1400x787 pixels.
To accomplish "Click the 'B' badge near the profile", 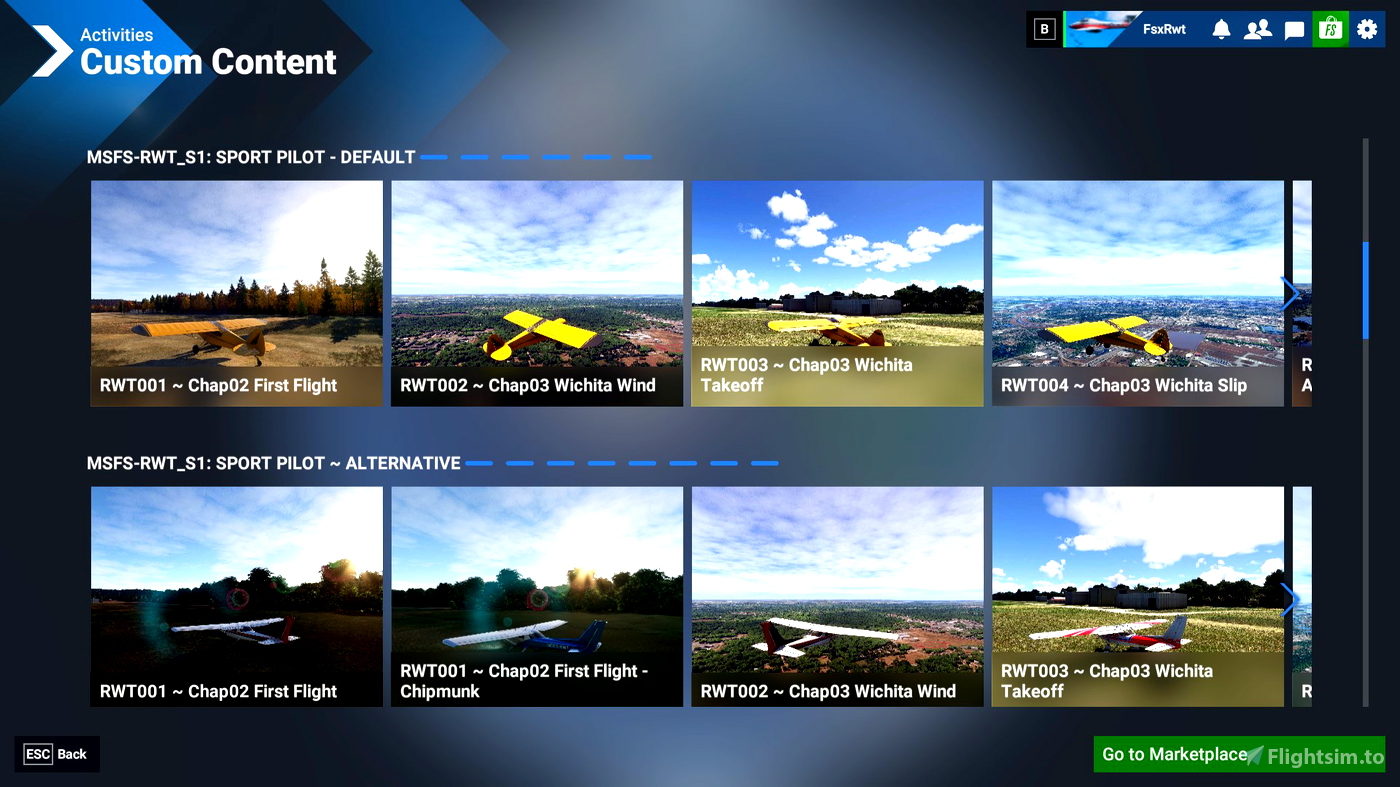I will [1044, 29].
